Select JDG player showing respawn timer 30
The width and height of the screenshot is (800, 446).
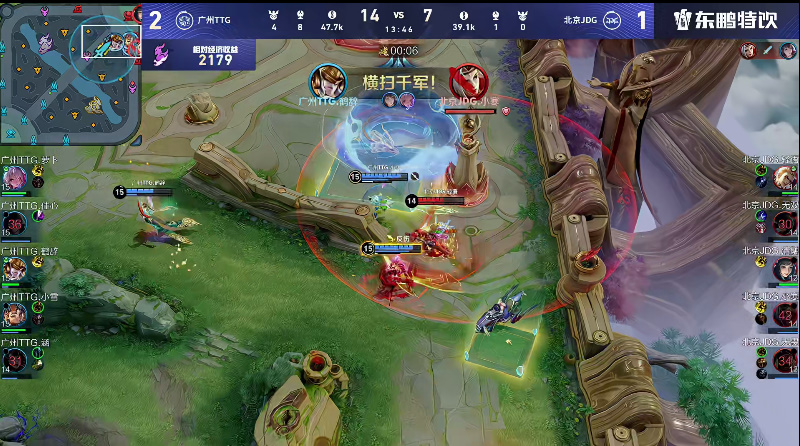pyautogui.click(x=785, y=224)
